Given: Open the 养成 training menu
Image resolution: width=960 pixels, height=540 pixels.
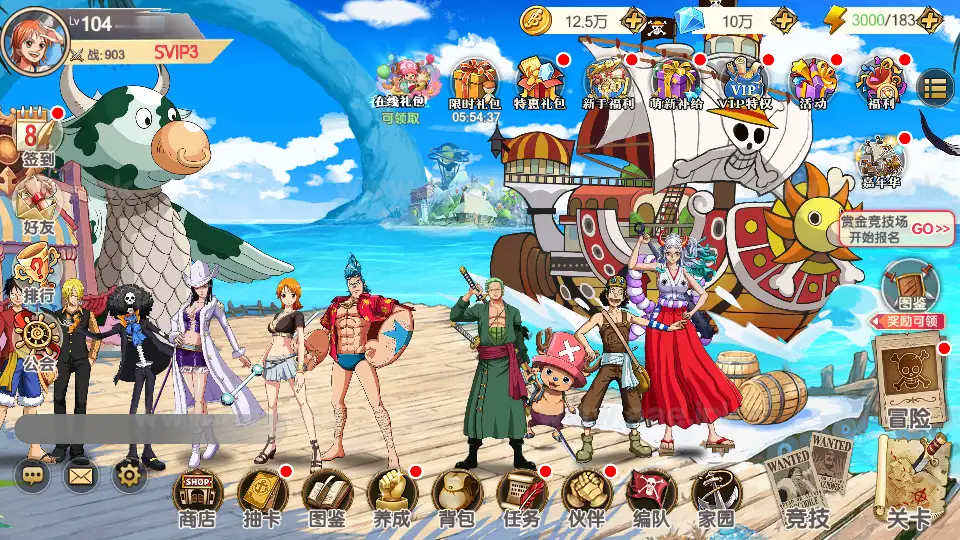Looking at the screenshot, I should [x=392, y=495].
